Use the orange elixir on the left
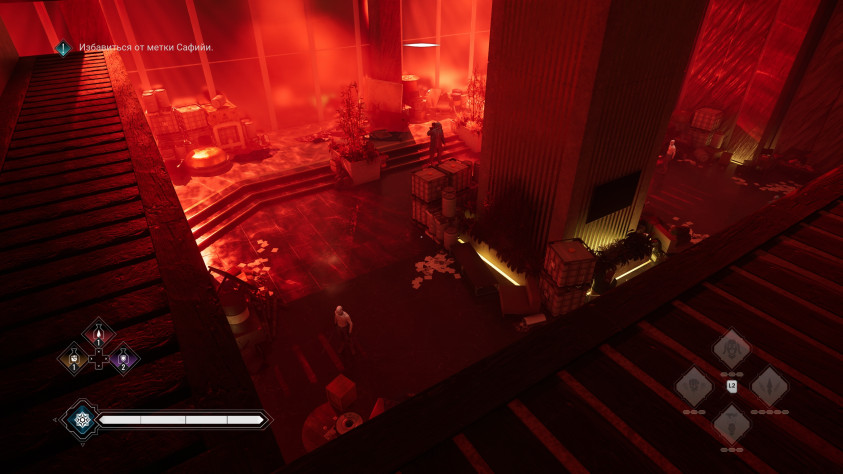 (74, 359)
